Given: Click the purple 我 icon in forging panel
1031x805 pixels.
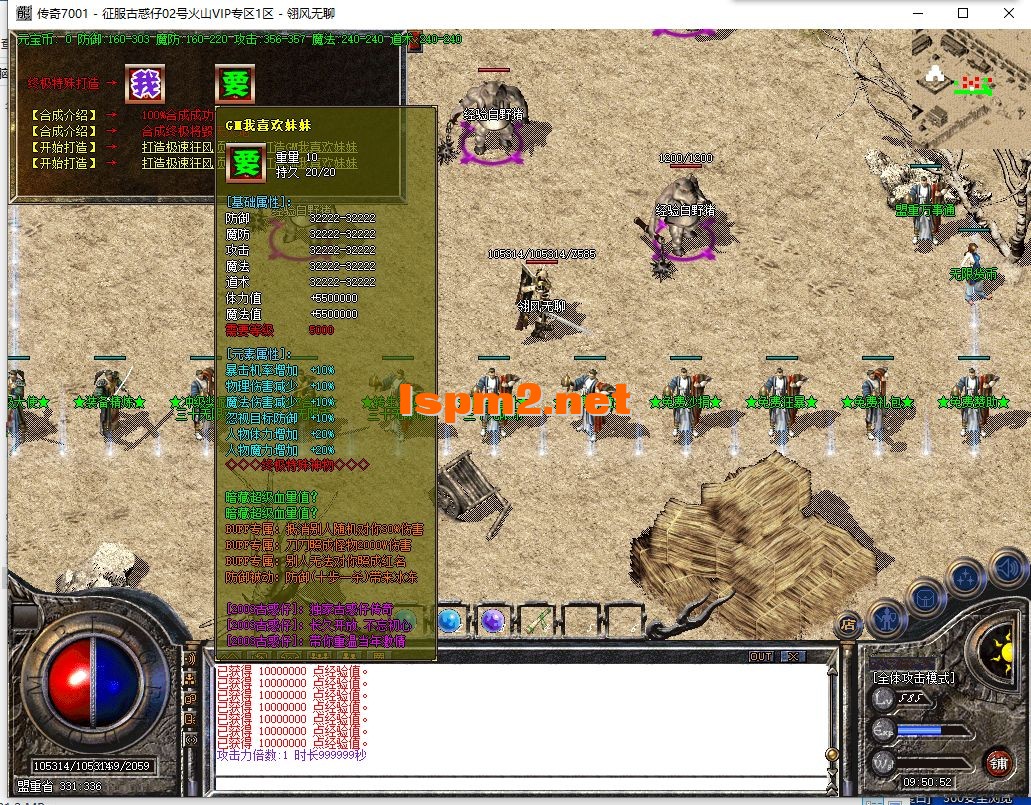Looking at the screenshot, I should (x=145, y=84).
